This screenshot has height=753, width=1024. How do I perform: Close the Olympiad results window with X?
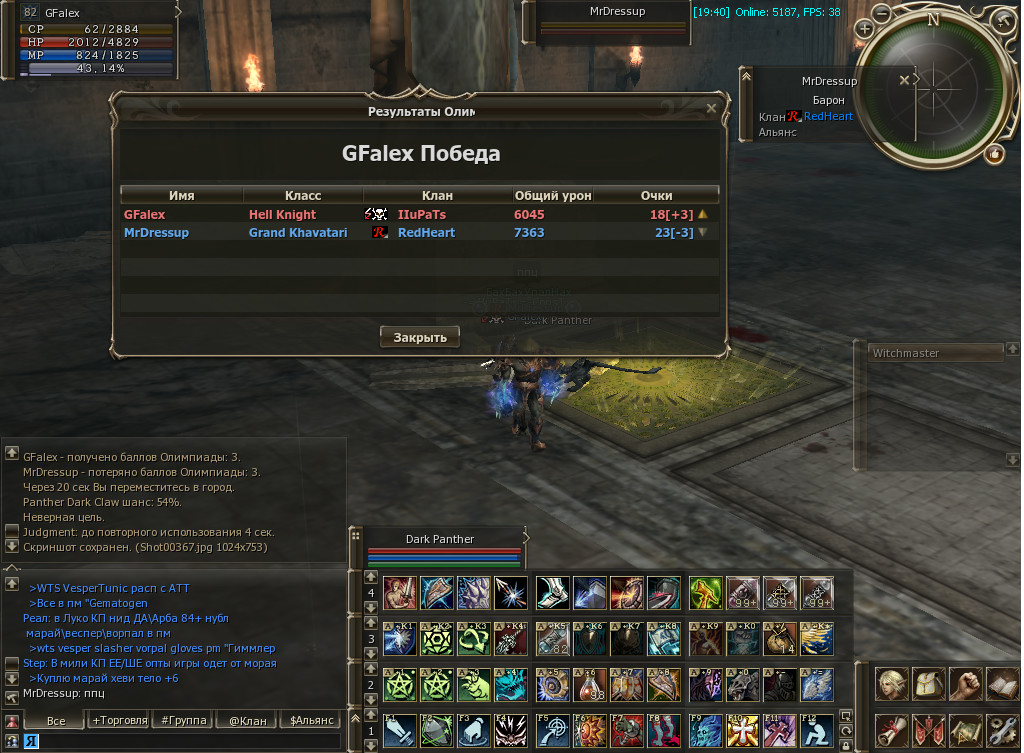(712, 108)
